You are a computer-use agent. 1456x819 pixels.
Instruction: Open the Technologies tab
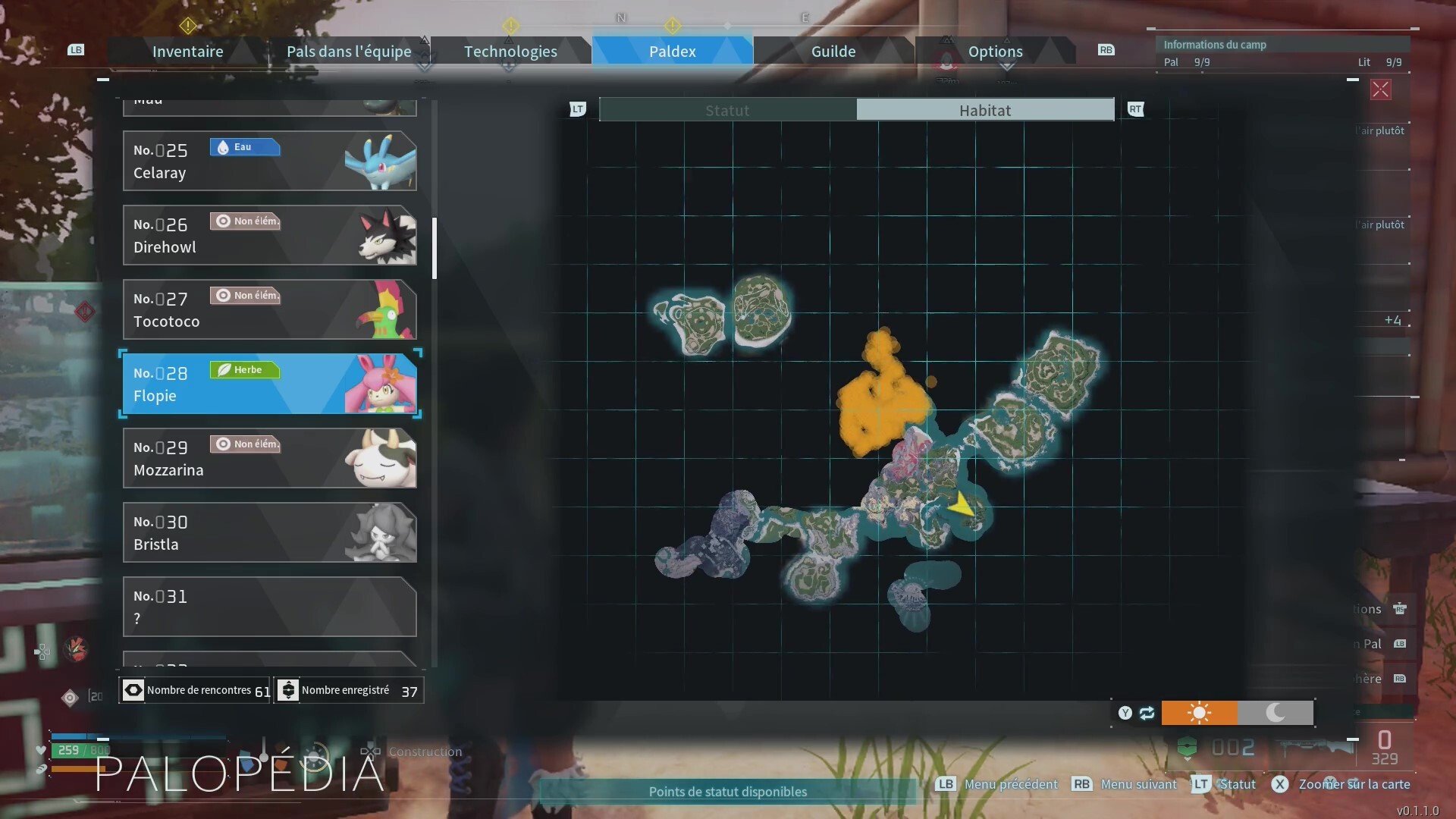[510, 52]
